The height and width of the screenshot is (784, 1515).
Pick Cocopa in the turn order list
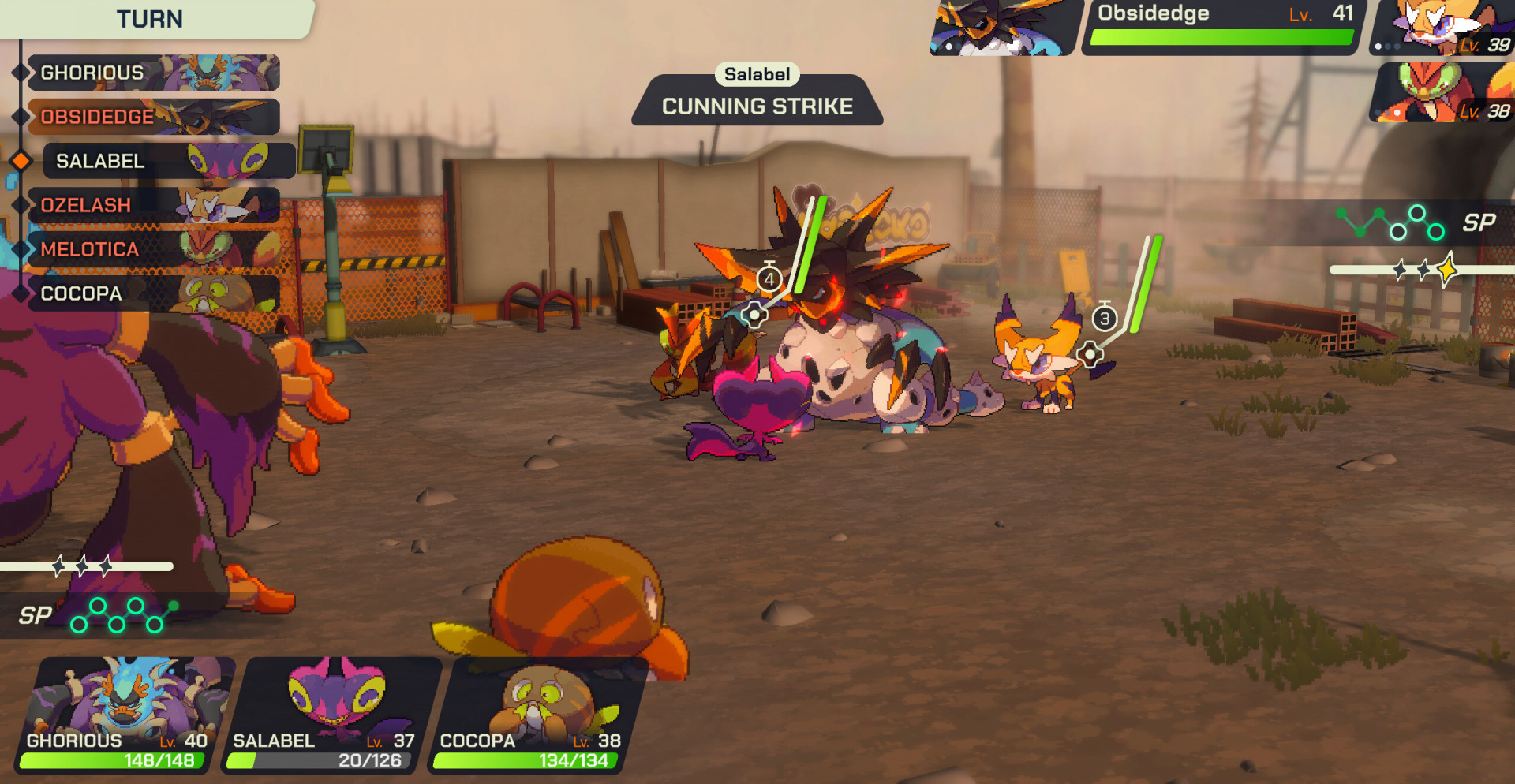(x=153, y=293)
